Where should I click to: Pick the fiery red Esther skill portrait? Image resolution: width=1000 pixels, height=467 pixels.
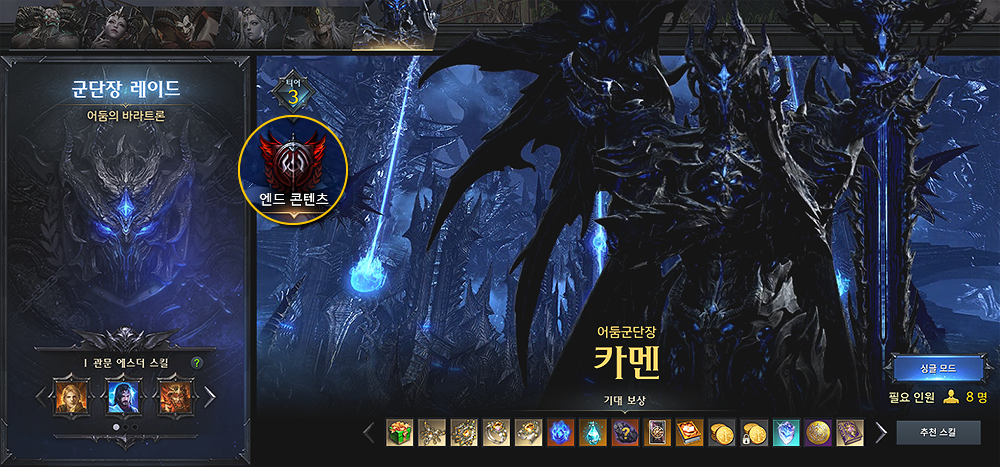[x=174, y=395]
